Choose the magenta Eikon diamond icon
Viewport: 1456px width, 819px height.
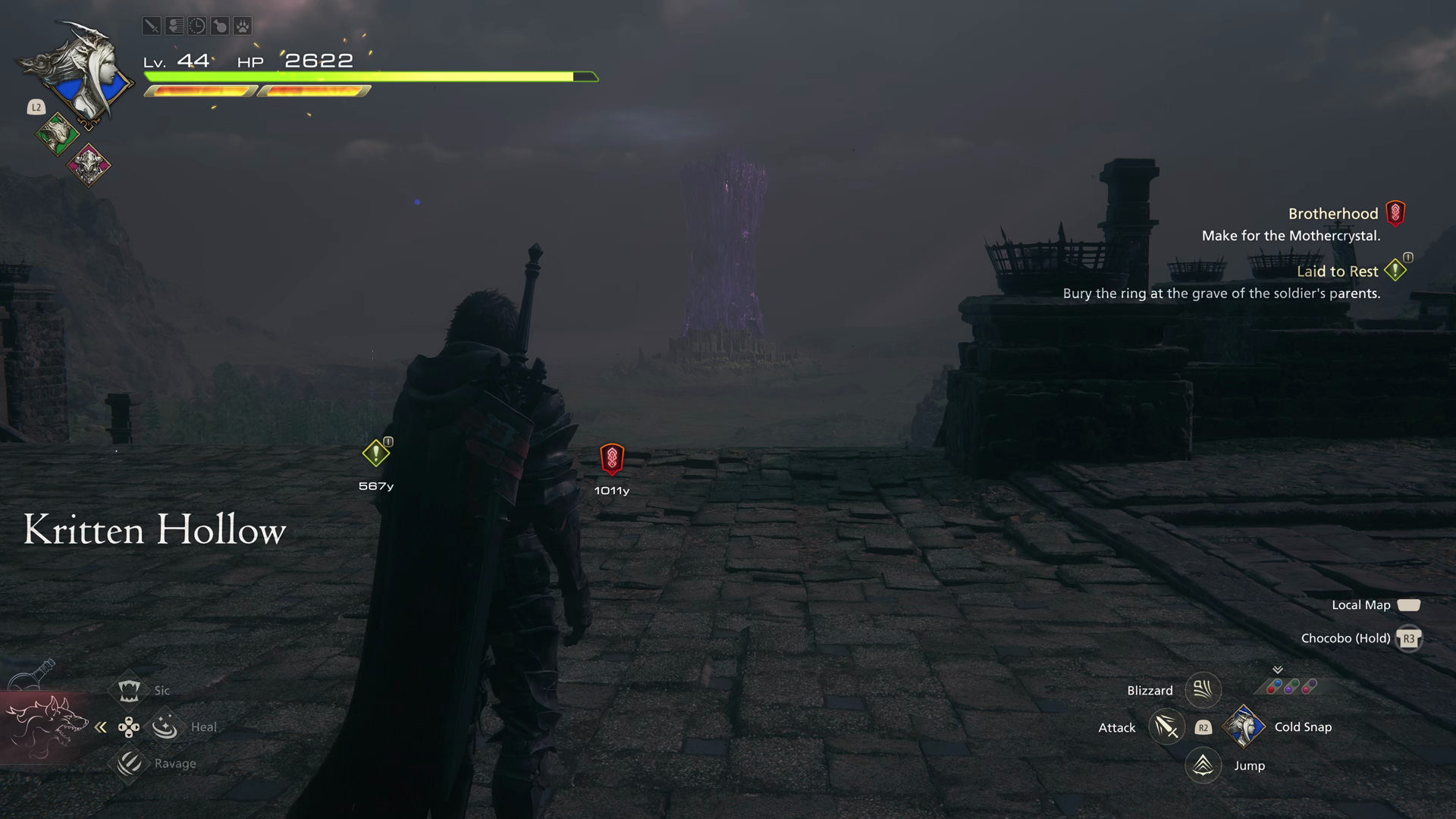(x=89, y=165)
